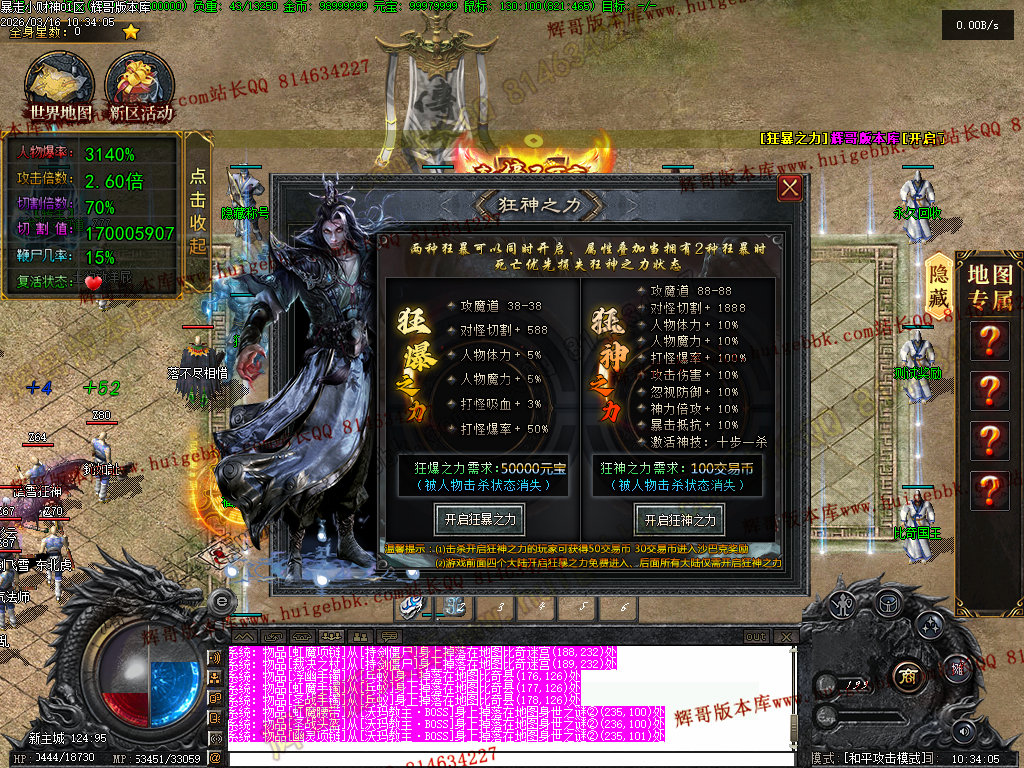This screenshot has width=1024, height=768.
Task: Use the first hotbar item slot
Action: pos(411,606)
